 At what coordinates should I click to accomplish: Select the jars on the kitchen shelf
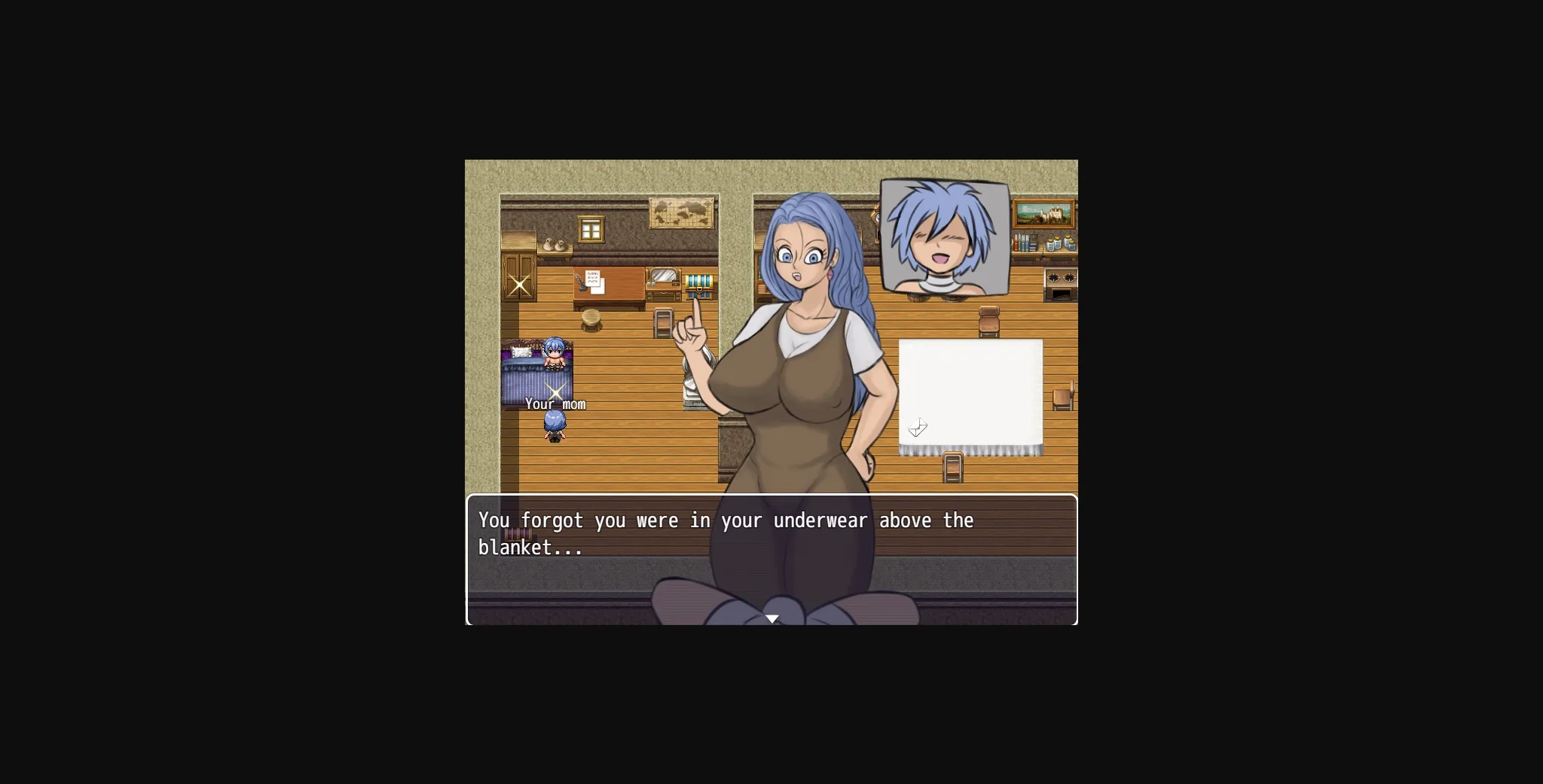(x=1061, y=243)
